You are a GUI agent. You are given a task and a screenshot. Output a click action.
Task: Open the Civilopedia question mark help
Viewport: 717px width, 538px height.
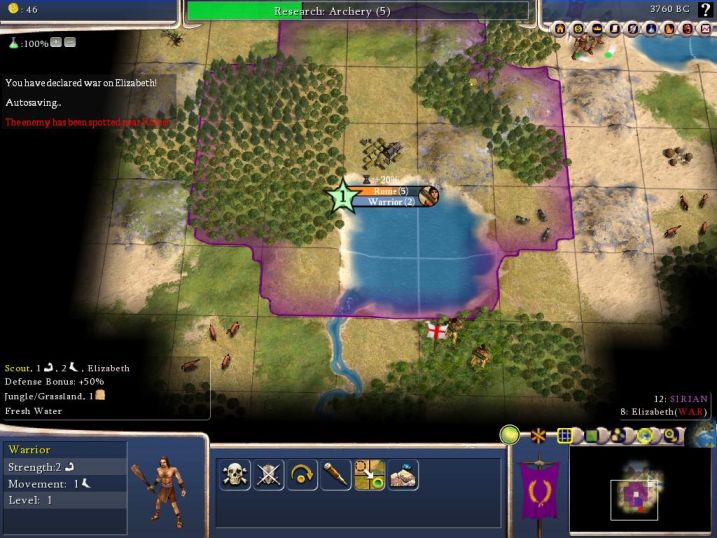click(x=705, y=10)
